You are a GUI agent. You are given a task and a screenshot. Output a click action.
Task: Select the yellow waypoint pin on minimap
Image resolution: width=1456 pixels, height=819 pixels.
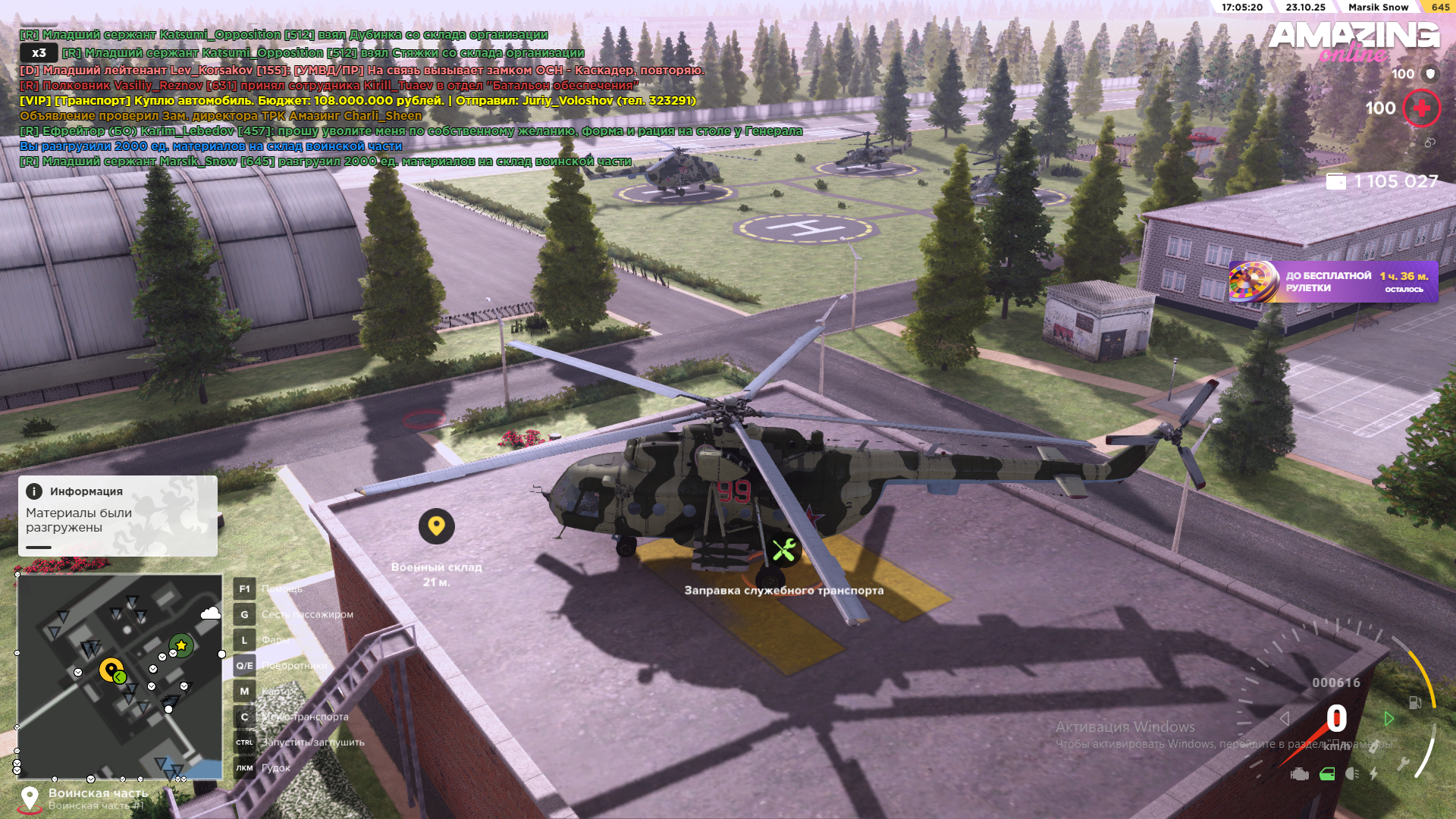[x=111, y=670]
